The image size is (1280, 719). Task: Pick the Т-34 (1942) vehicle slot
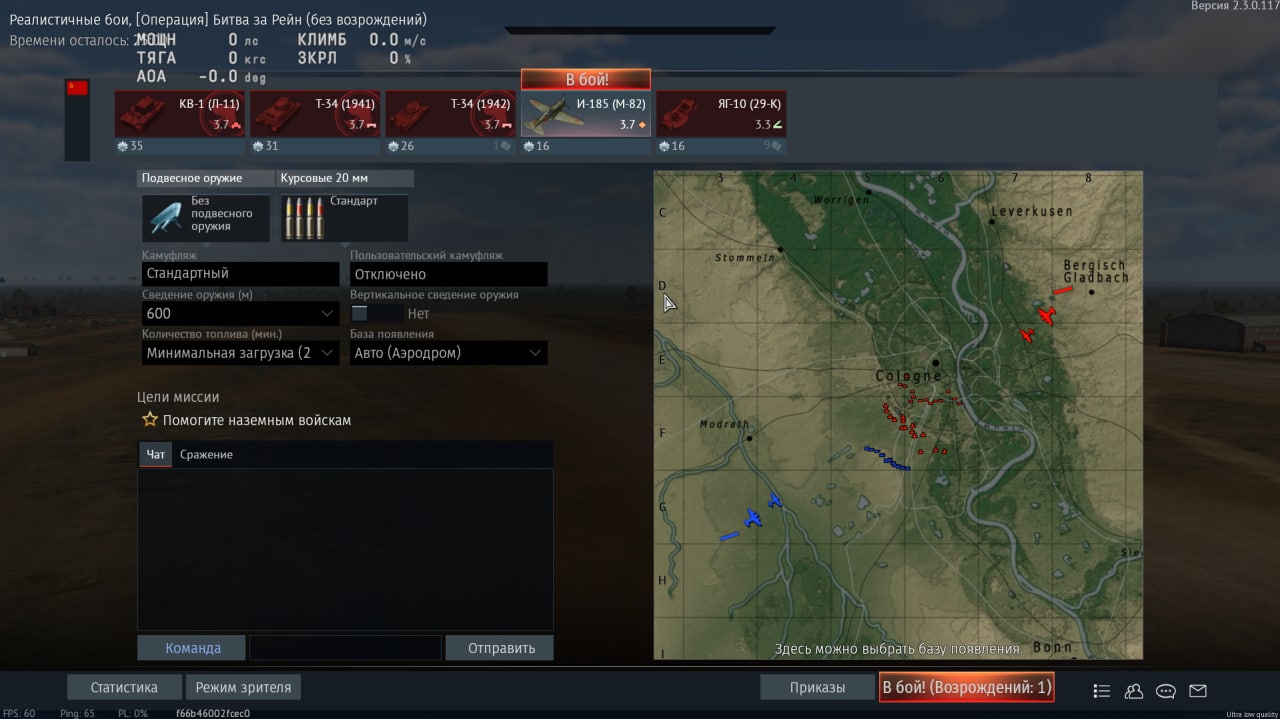450,114
